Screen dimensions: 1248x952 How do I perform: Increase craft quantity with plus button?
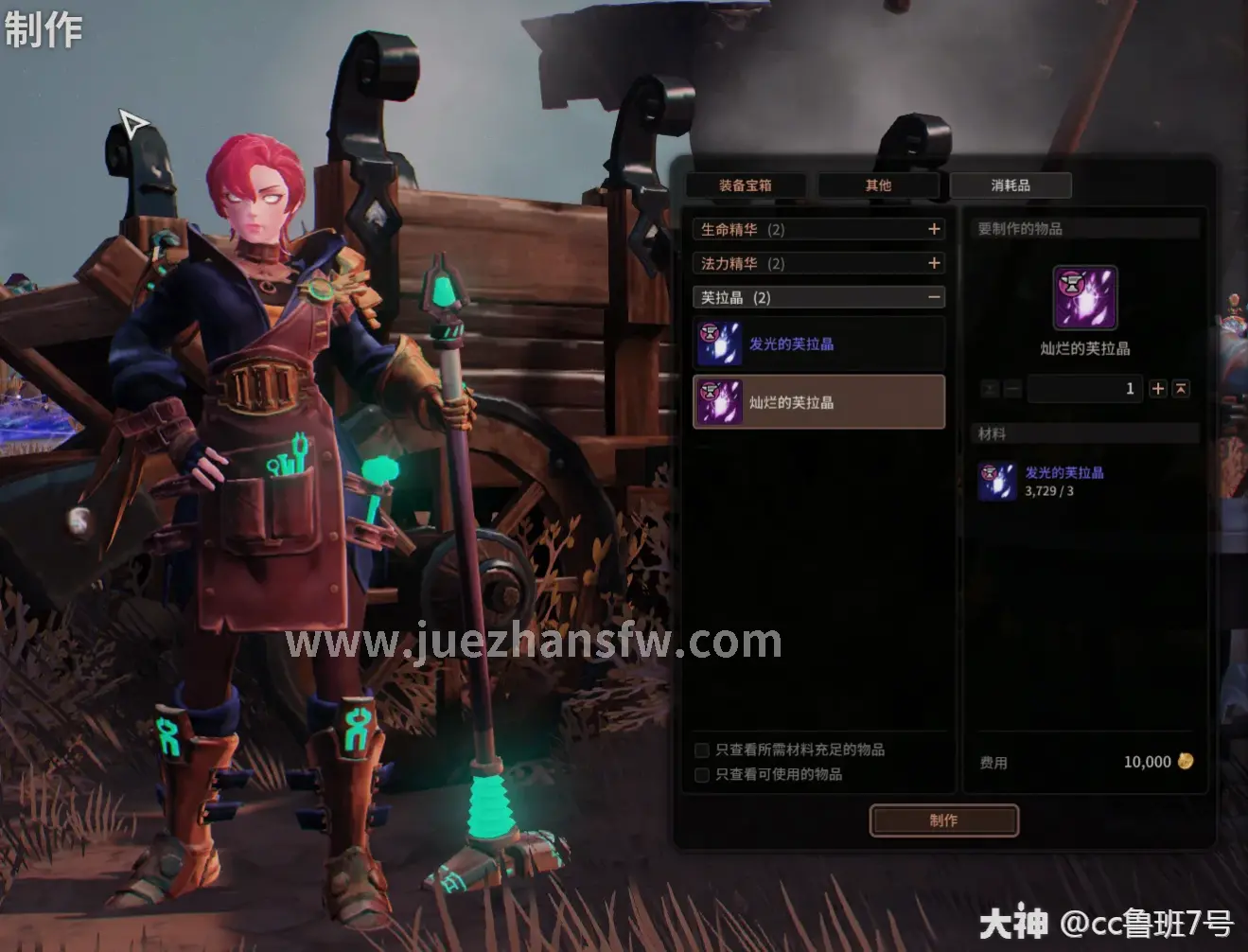point(1158,389)
